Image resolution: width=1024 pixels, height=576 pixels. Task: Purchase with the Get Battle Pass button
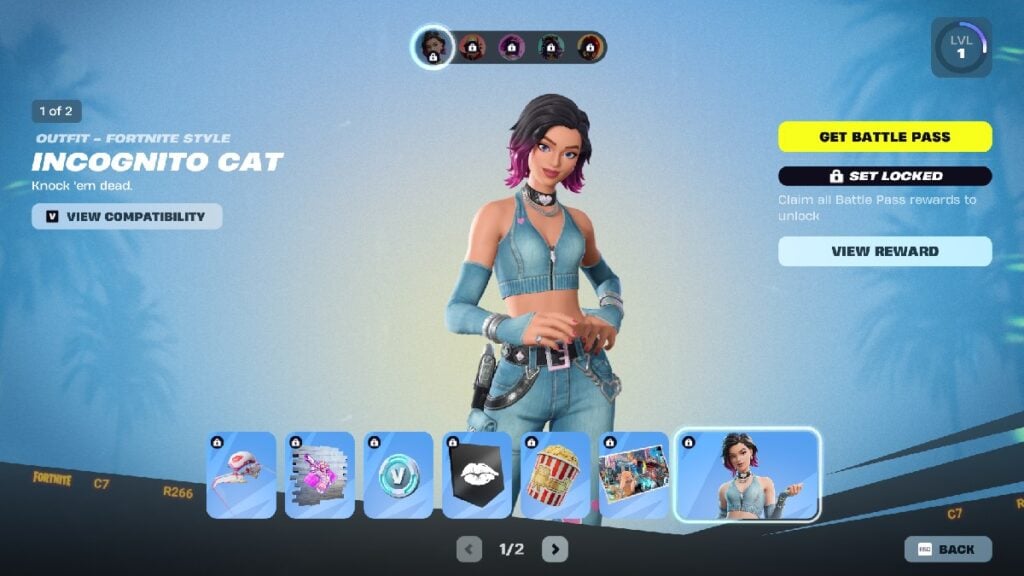[885, 137]
